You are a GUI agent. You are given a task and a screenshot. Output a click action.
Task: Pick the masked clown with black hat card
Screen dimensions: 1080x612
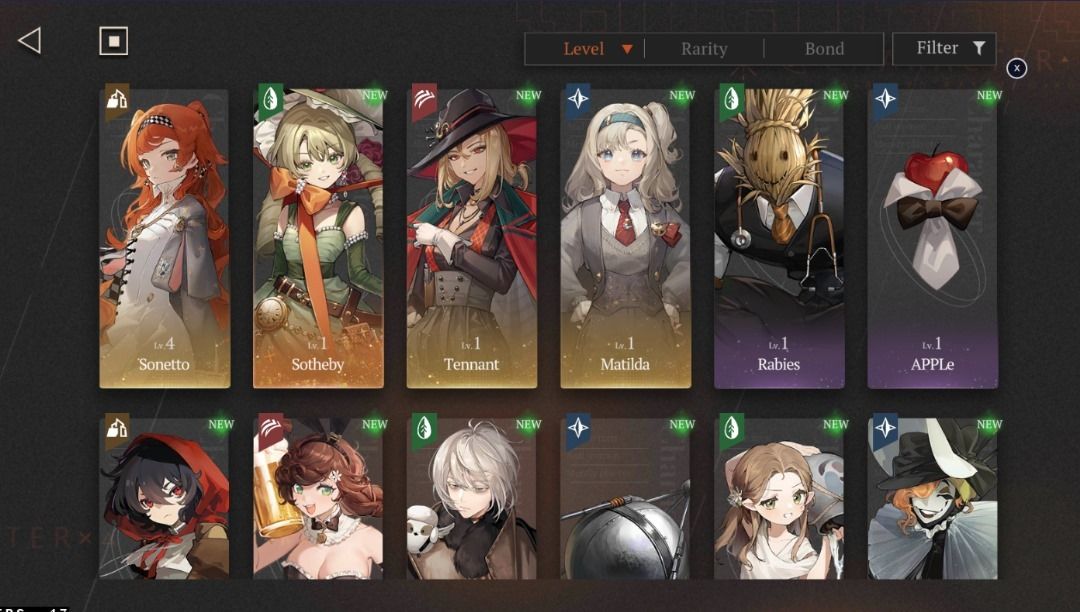click(x=932, y=498)
